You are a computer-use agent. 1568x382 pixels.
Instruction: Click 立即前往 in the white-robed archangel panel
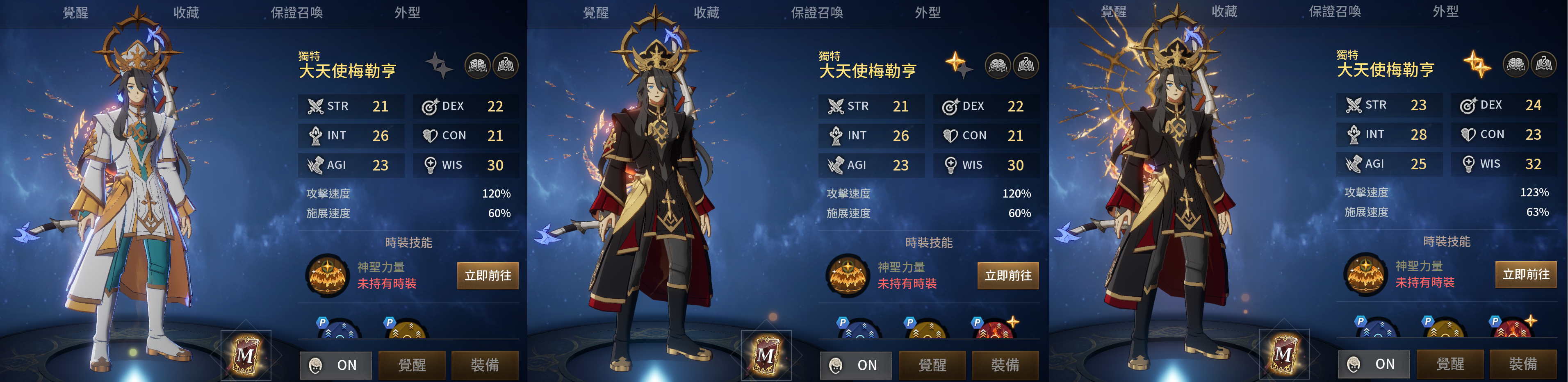click(x=488, y=275)
